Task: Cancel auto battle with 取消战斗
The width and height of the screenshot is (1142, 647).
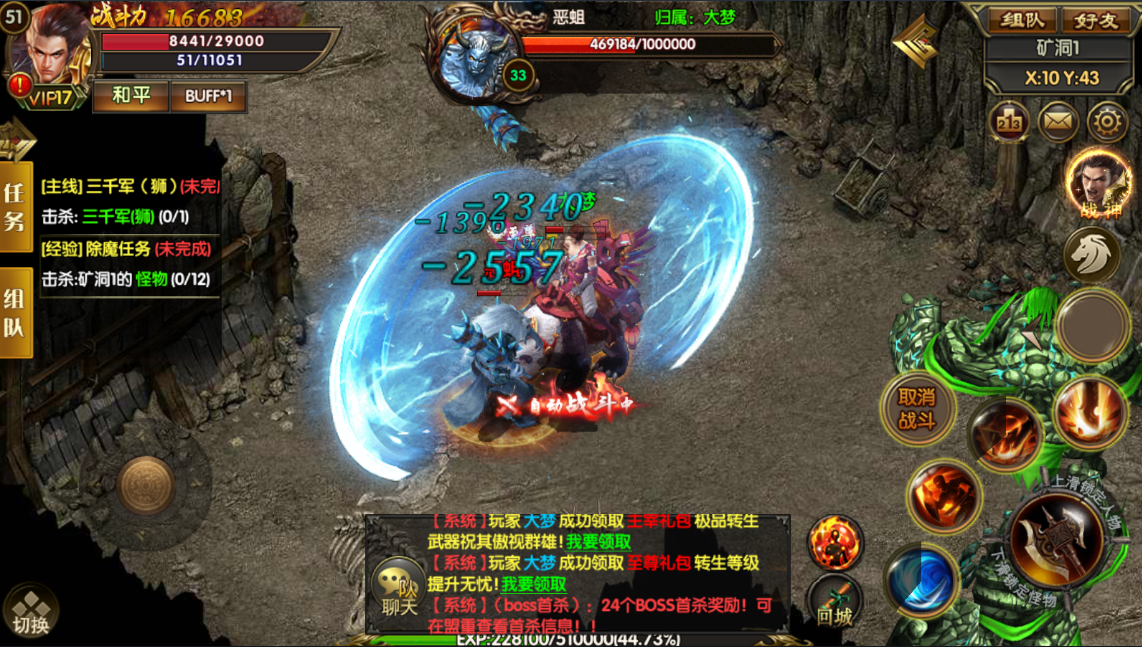Action: tap(916, 408)
